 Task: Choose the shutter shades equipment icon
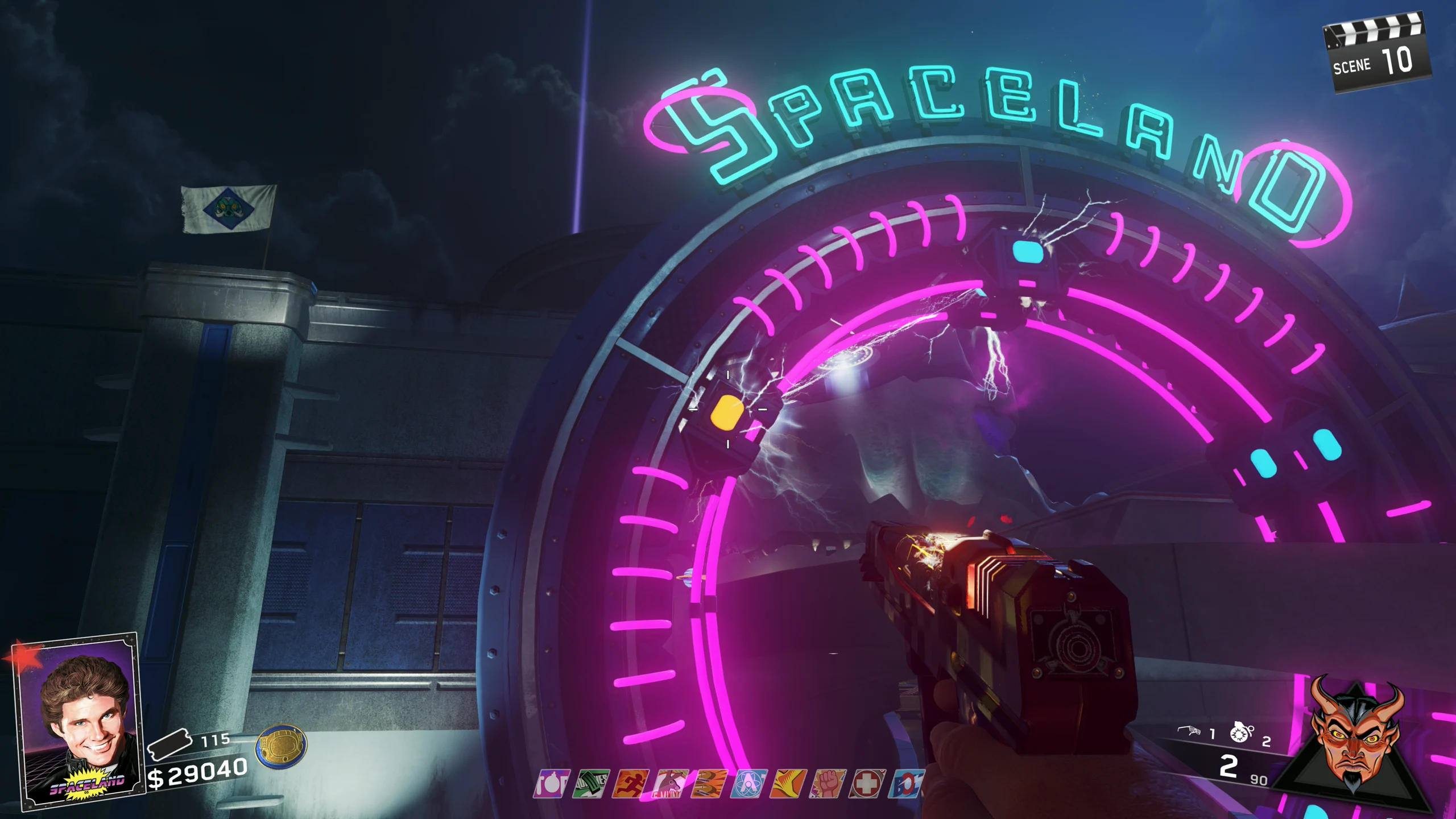[x=1189, y=731]
